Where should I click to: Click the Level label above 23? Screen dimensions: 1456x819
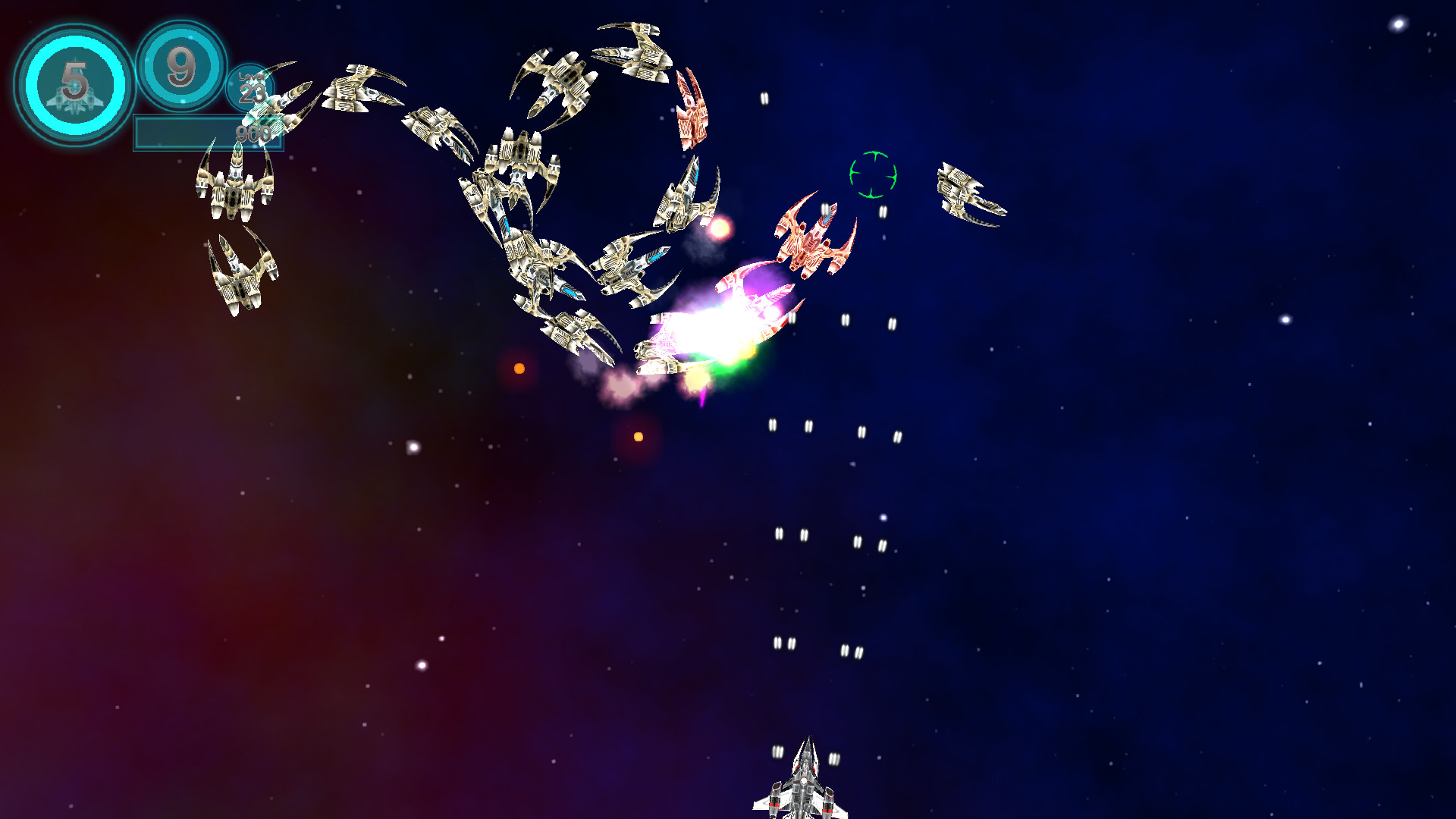click(x=250, y=77)
